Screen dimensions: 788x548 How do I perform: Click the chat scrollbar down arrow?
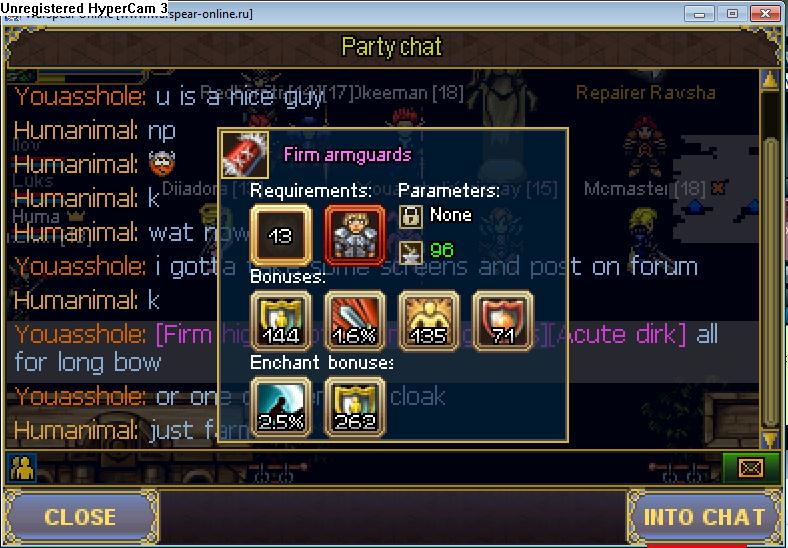[x=769, y=439]
